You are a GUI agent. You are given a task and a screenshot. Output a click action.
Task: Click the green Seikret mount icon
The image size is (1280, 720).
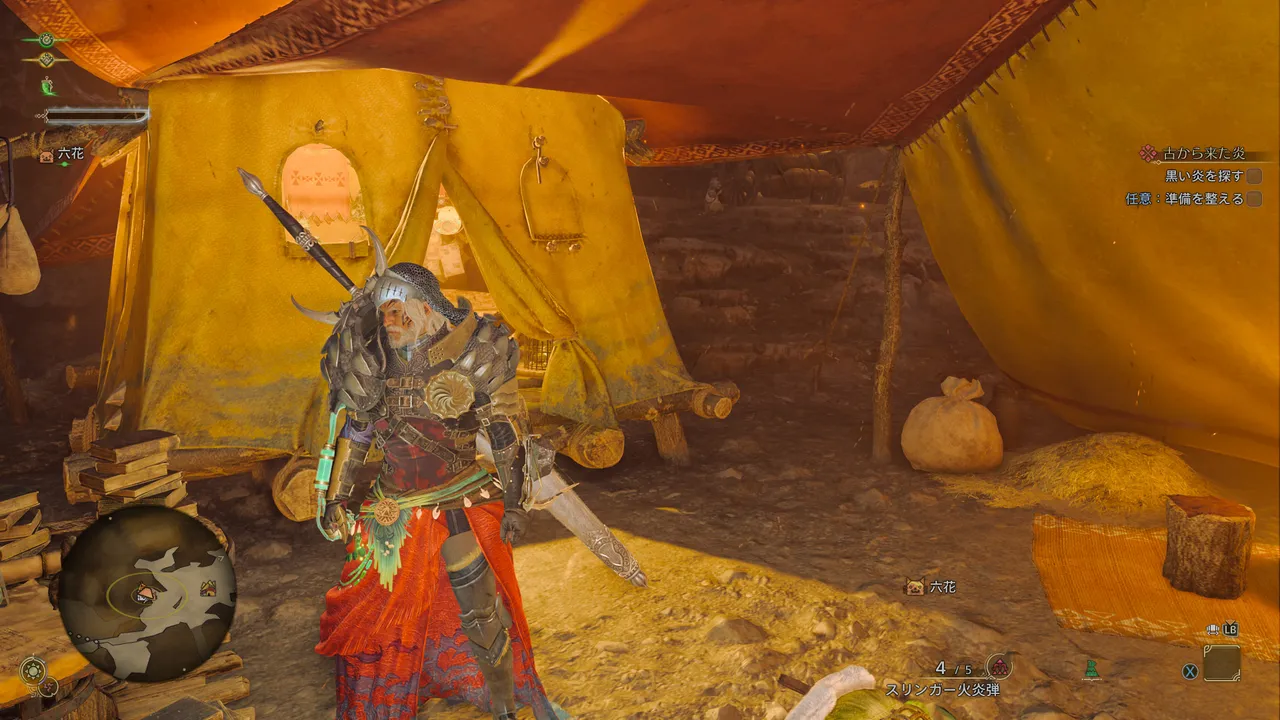1091,668
